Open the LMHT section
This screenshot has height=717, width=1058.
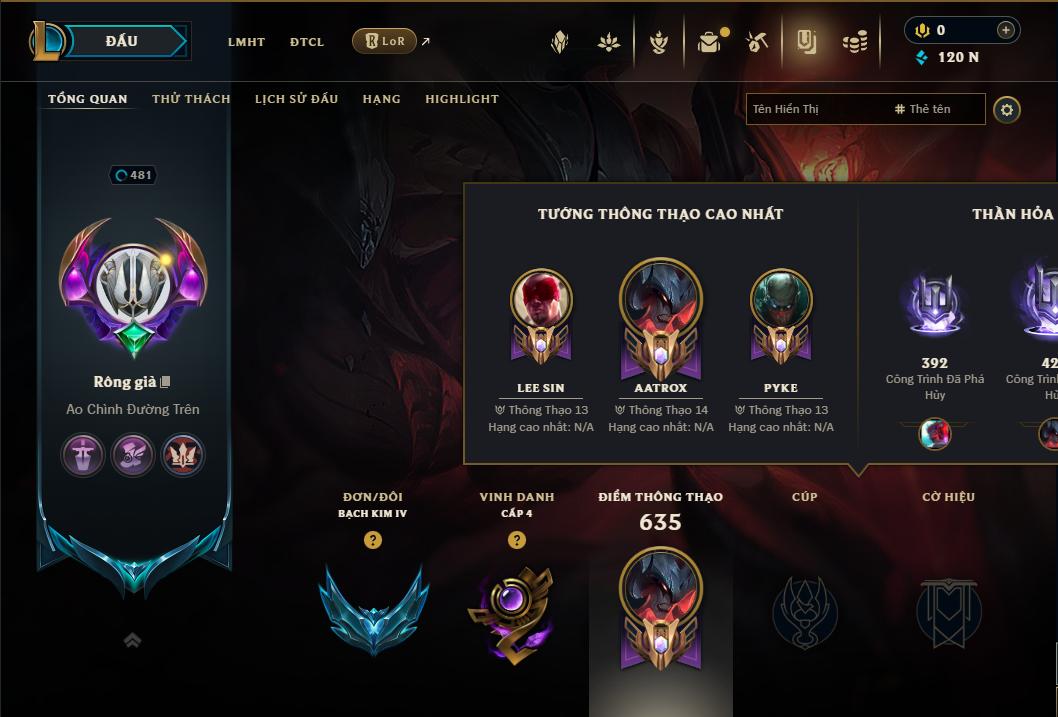246,42
